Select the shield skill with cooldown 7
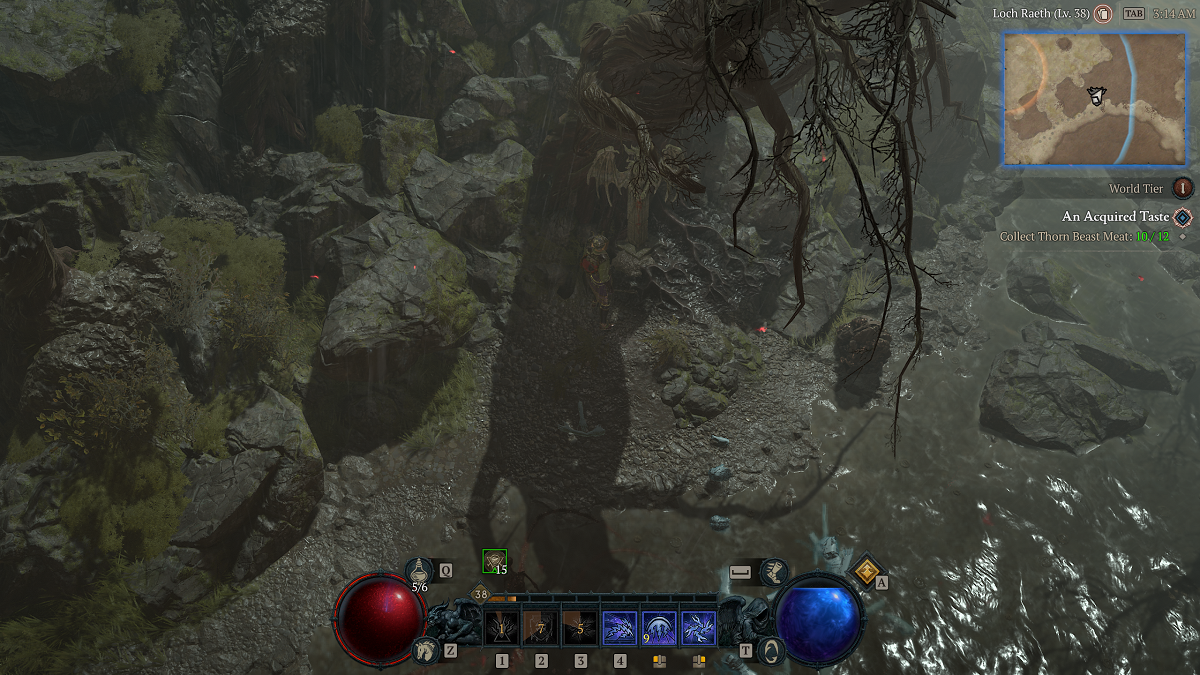Screen dimensions: 1200x675 tap(540, 628)
